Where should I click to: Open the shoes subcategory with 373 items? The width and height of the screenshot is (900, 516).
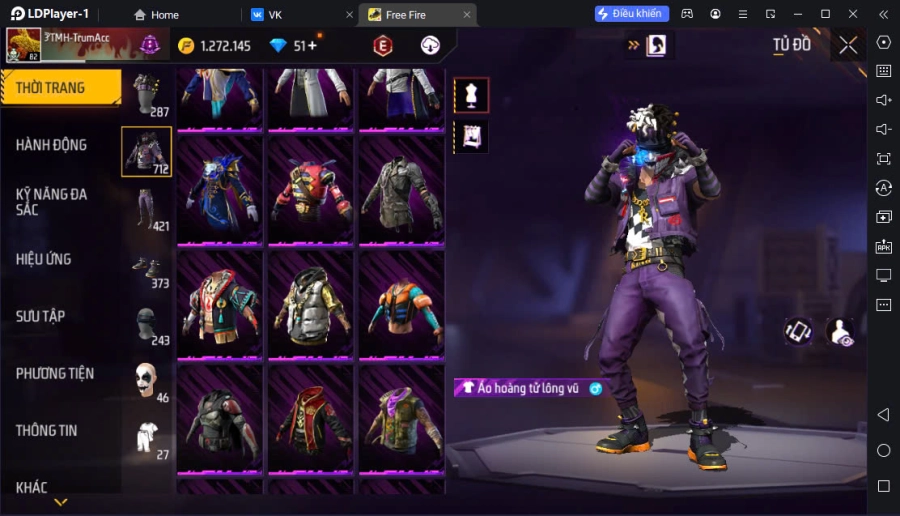(x=147, y=267)
